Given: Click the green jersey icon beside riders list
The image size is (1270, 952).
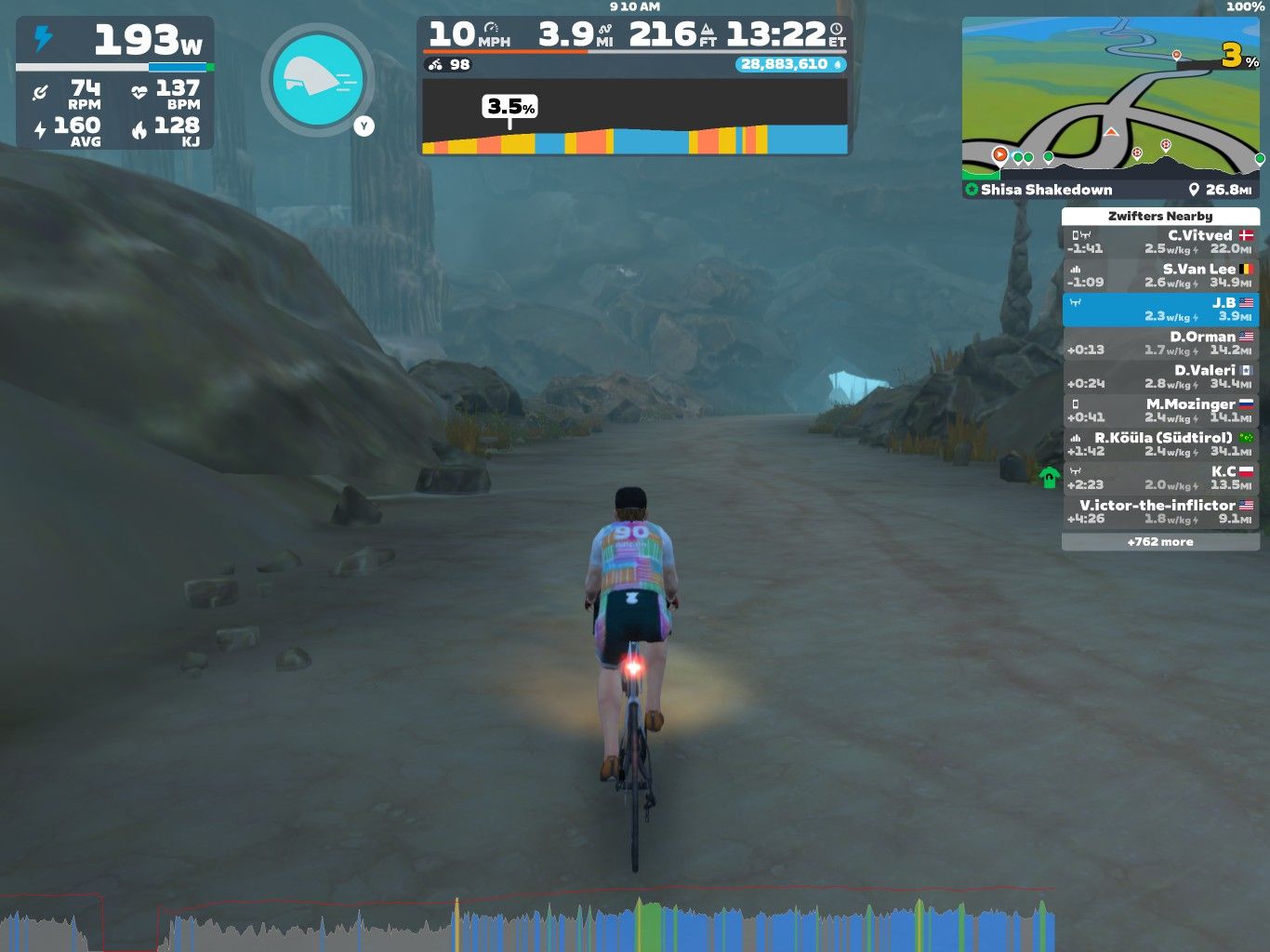Looking at the screenshot, I should coord(1049,478).
